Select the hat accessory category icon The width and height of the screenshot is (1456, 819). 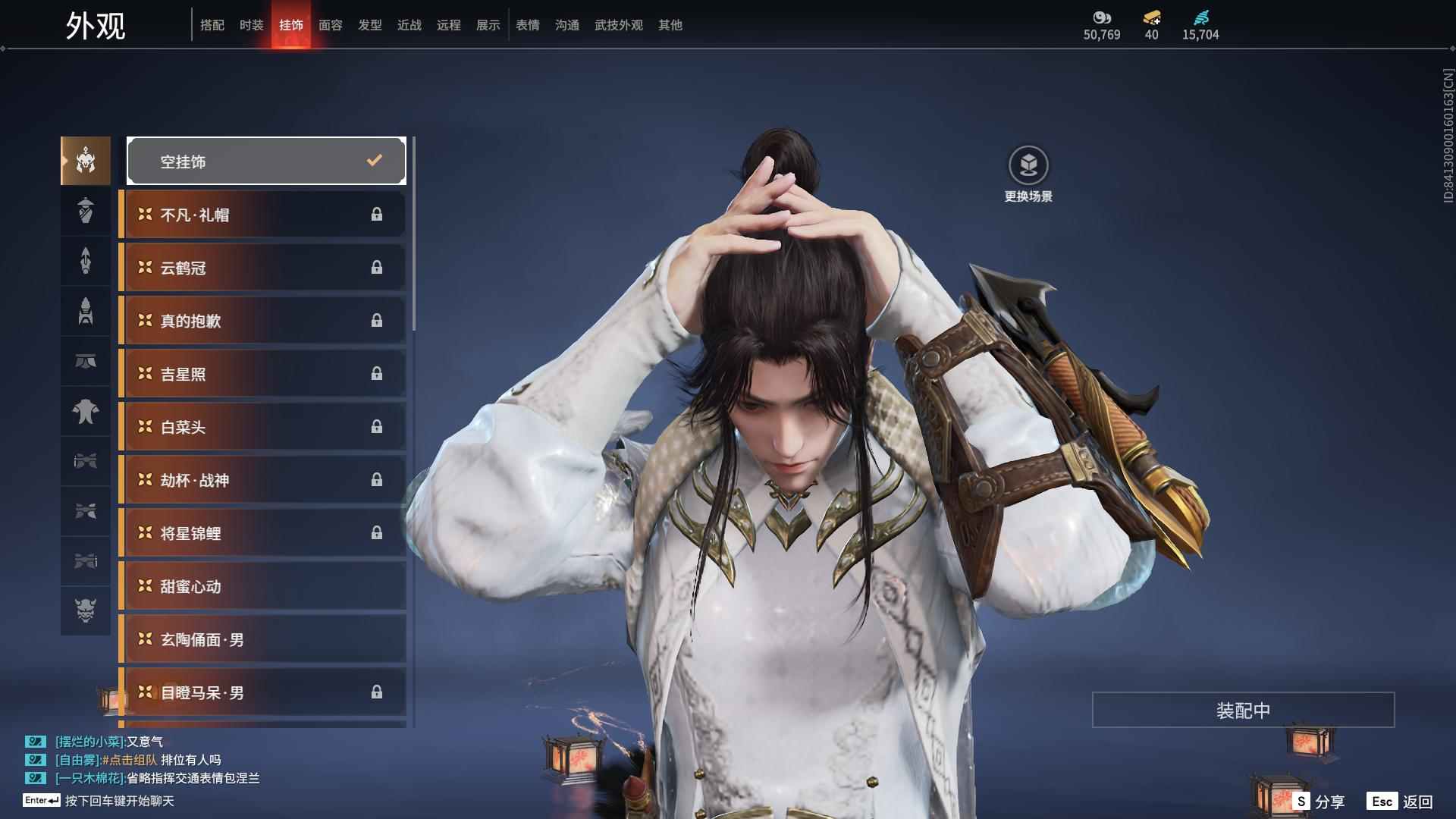pyautogui.click(x=86, y=210)
